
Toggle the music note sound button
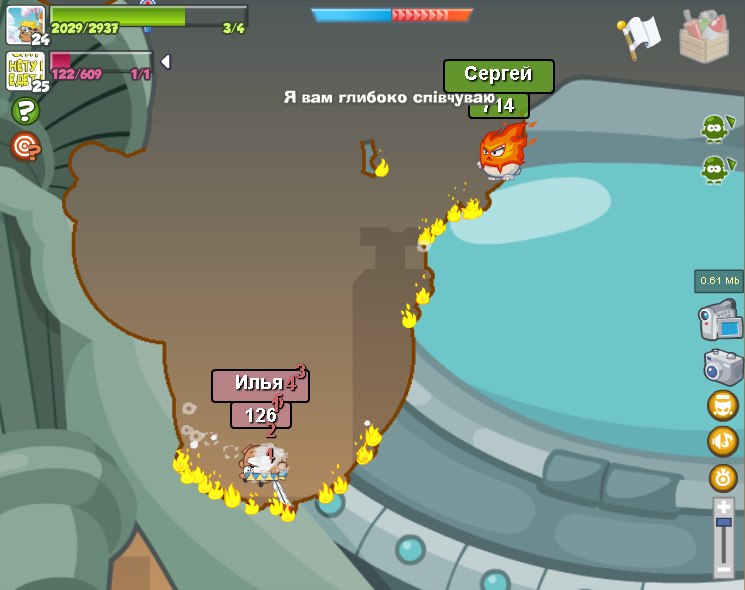click(x=723, y=441)
